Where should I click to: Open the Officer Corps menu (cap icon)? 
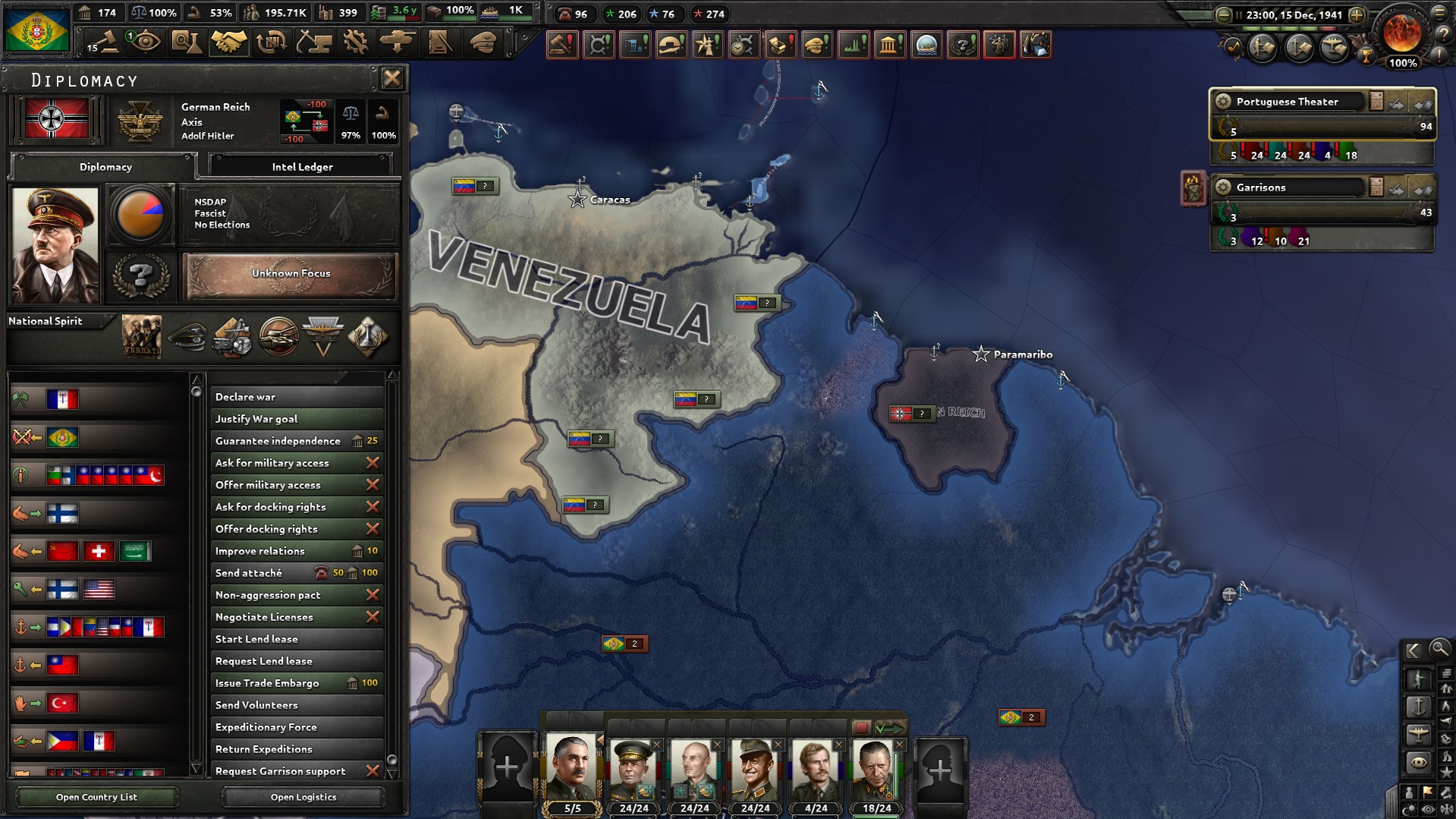[484, 42]
